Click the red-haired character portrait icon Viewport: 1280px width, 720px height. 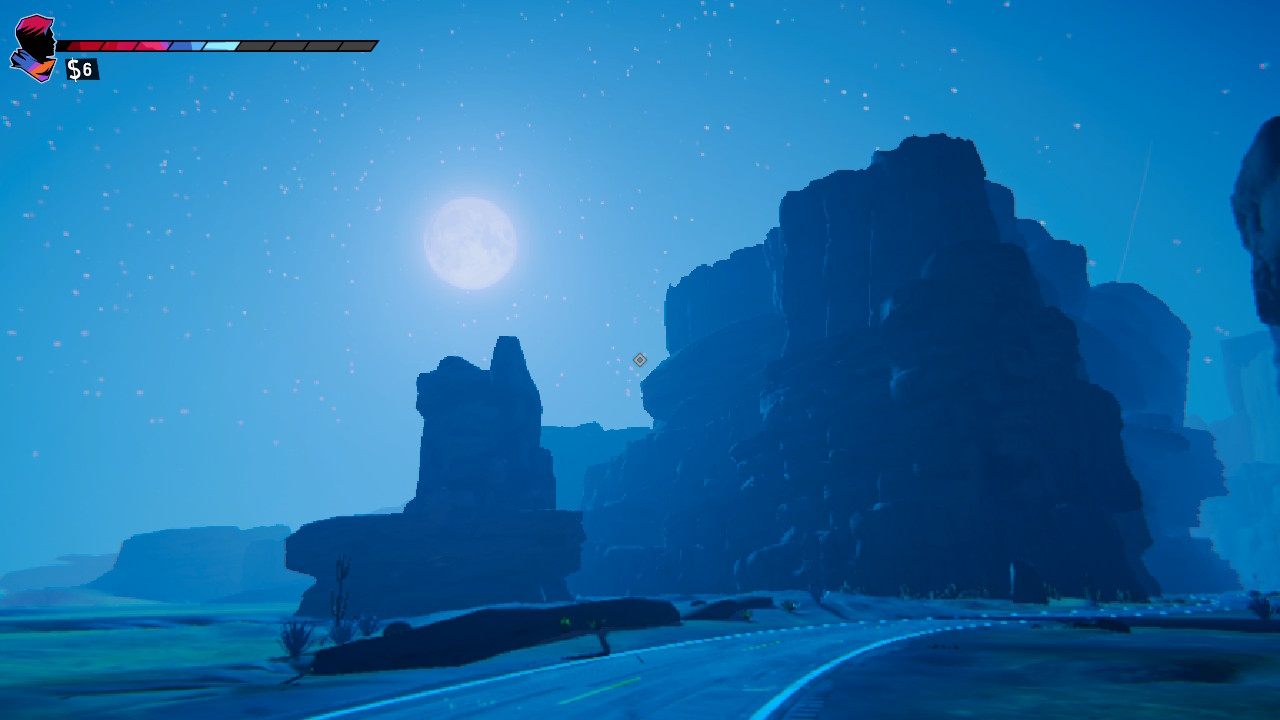[x=34, y=47]
